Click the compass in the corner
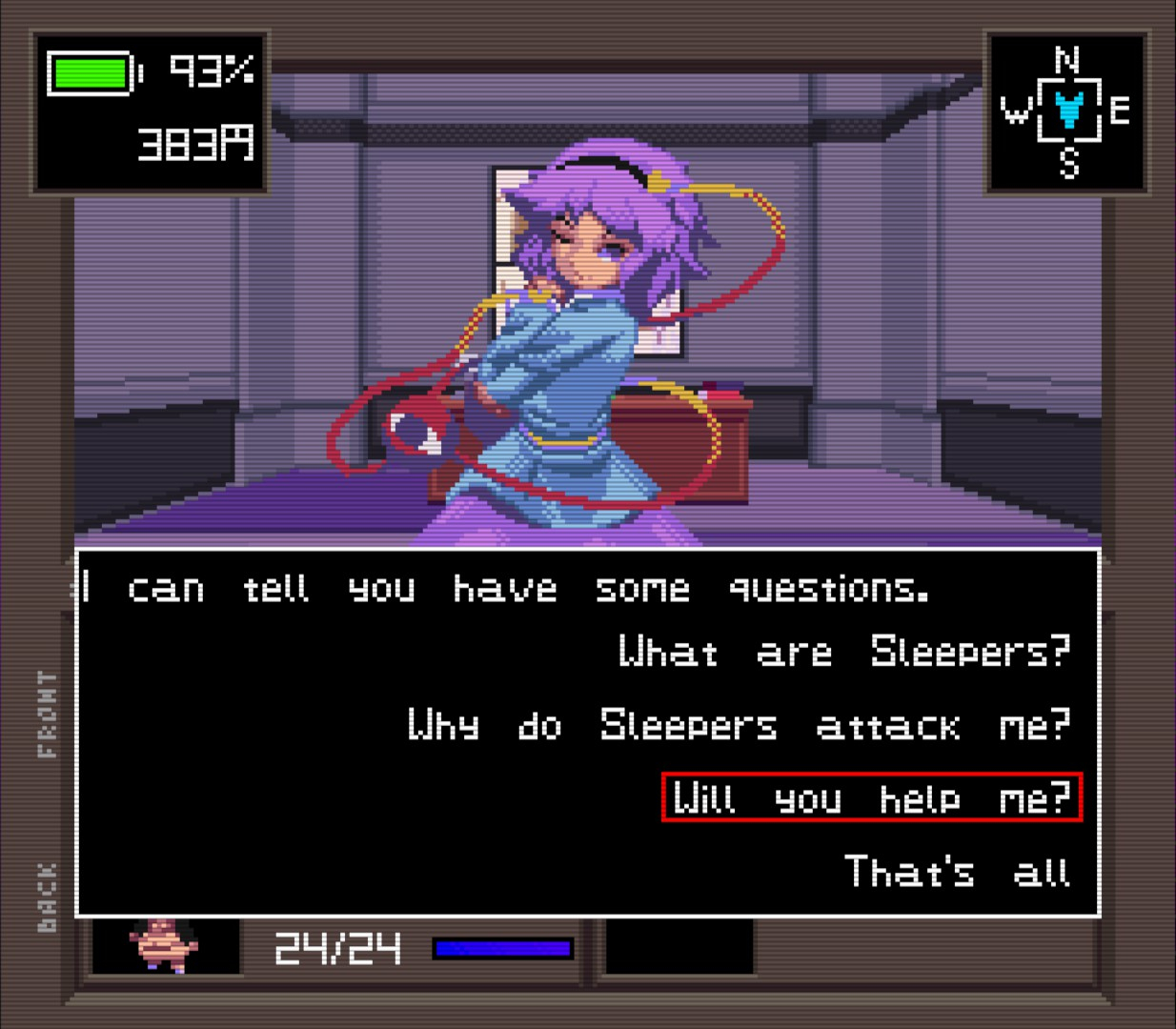Viewport: 1176px width, 1029px height. 1067,111
